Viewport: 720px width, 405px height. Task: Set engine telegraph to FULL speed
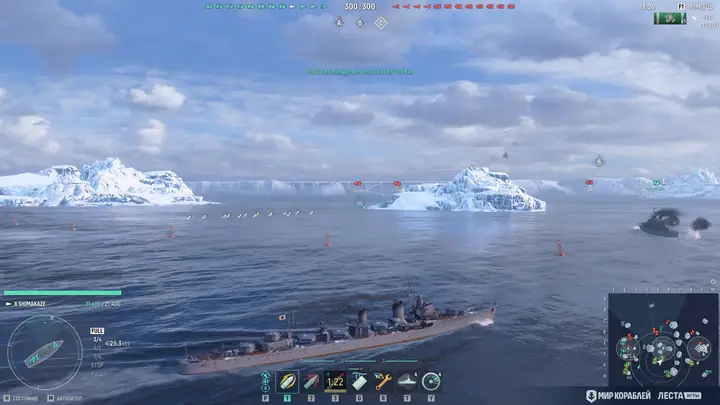click(97, 330)
